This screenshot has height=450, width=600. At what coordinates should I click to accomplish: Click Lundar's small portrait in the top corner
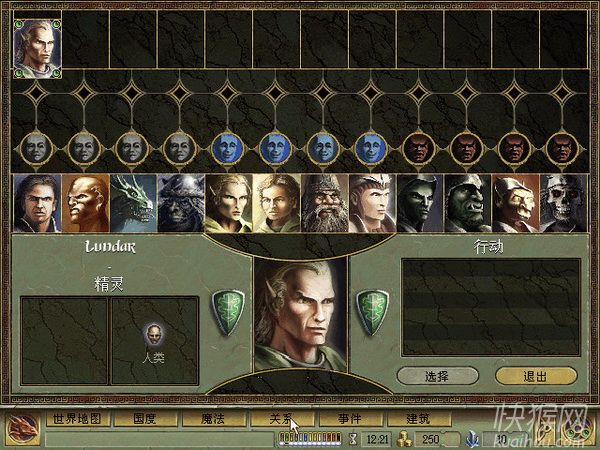pos(35,47)
